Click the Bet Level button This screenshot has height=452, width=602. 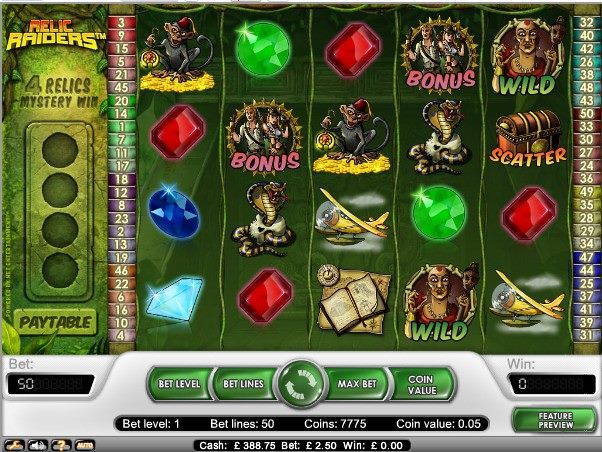[180, 383]
